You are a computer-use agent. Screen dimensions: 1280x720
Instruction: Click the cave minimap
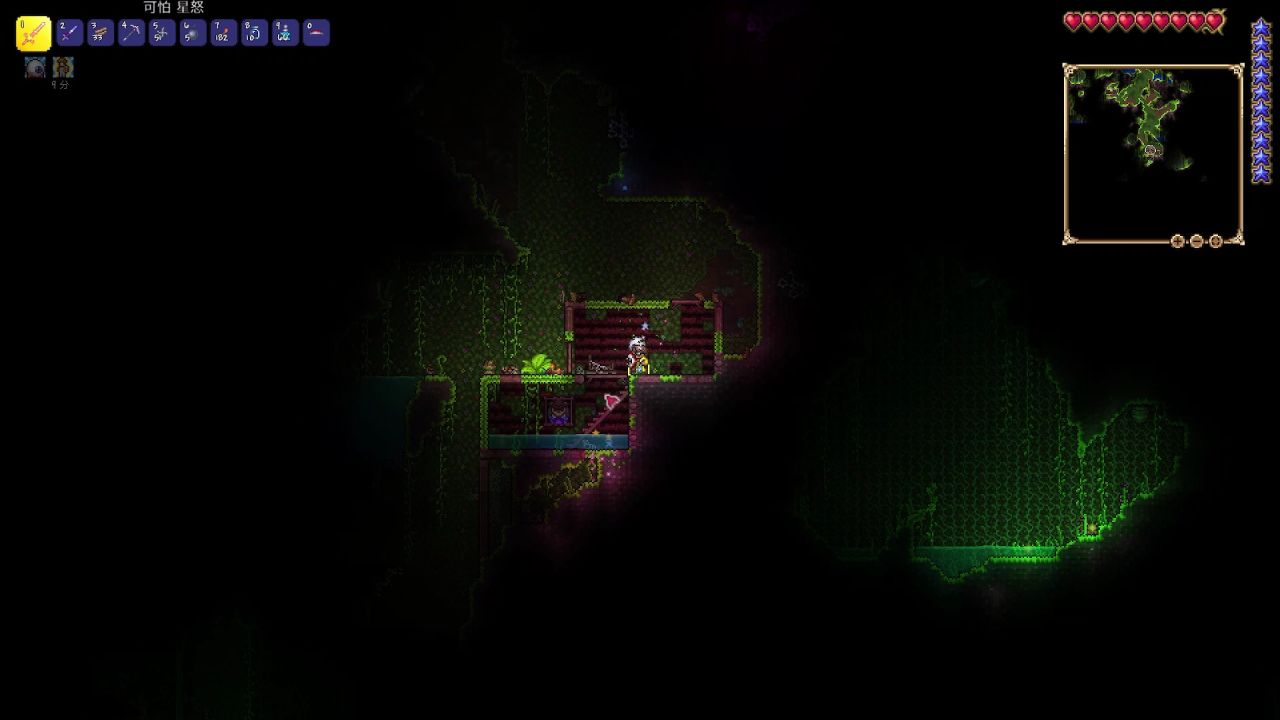pyautogui.click(x=1152, y=150)
